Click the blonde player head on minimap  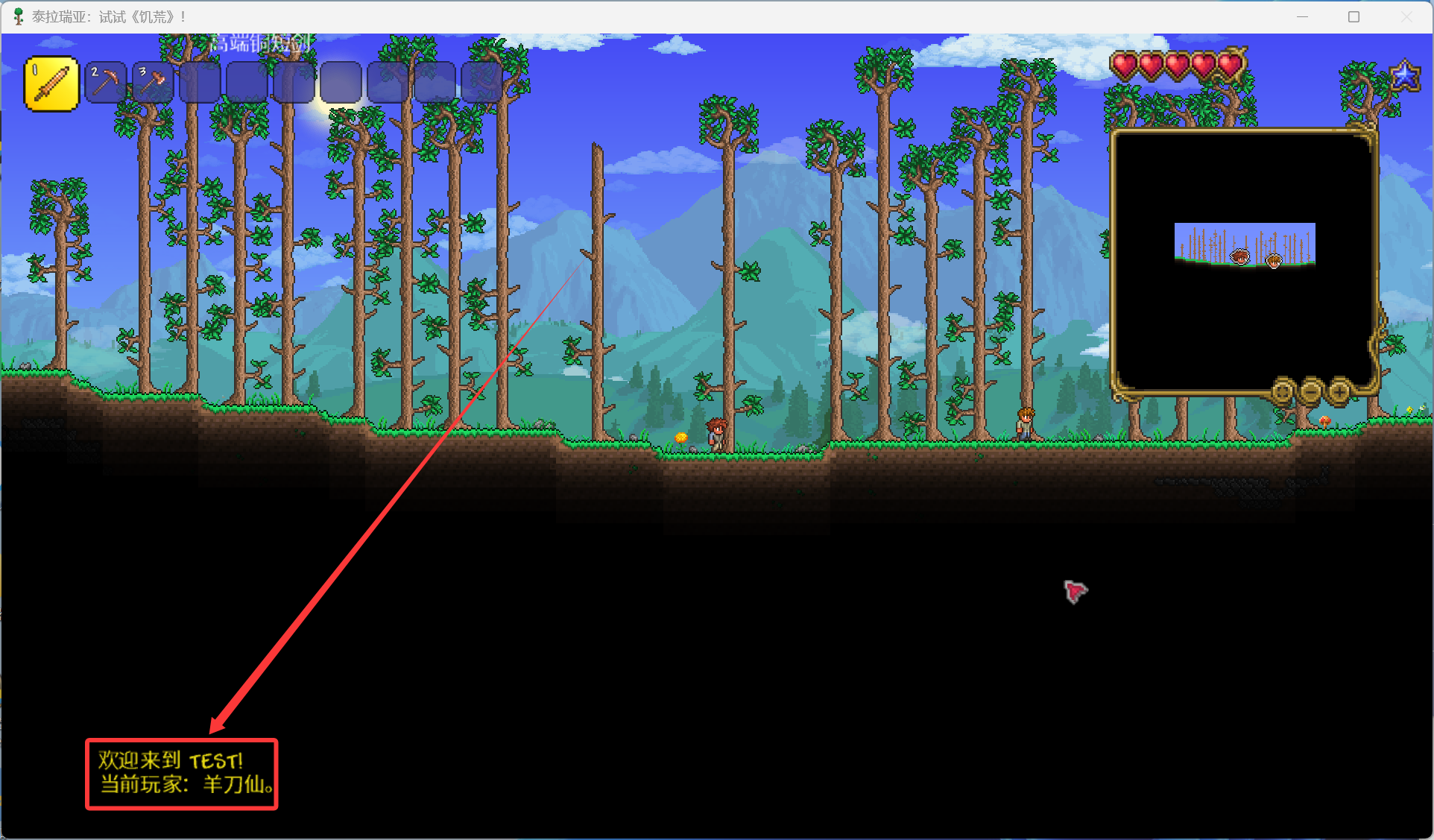[x=1274, y=260]
